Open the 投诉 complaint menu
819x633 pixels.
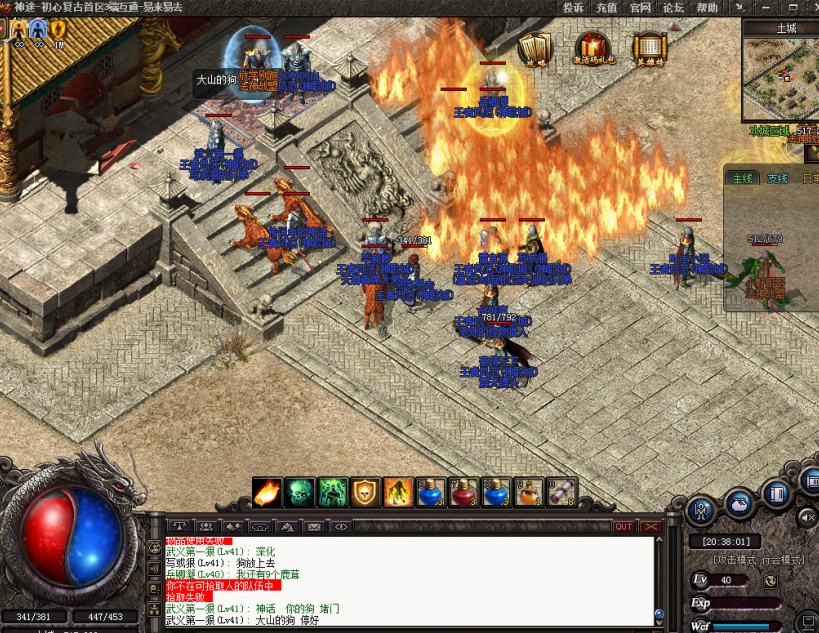point(573,7)
